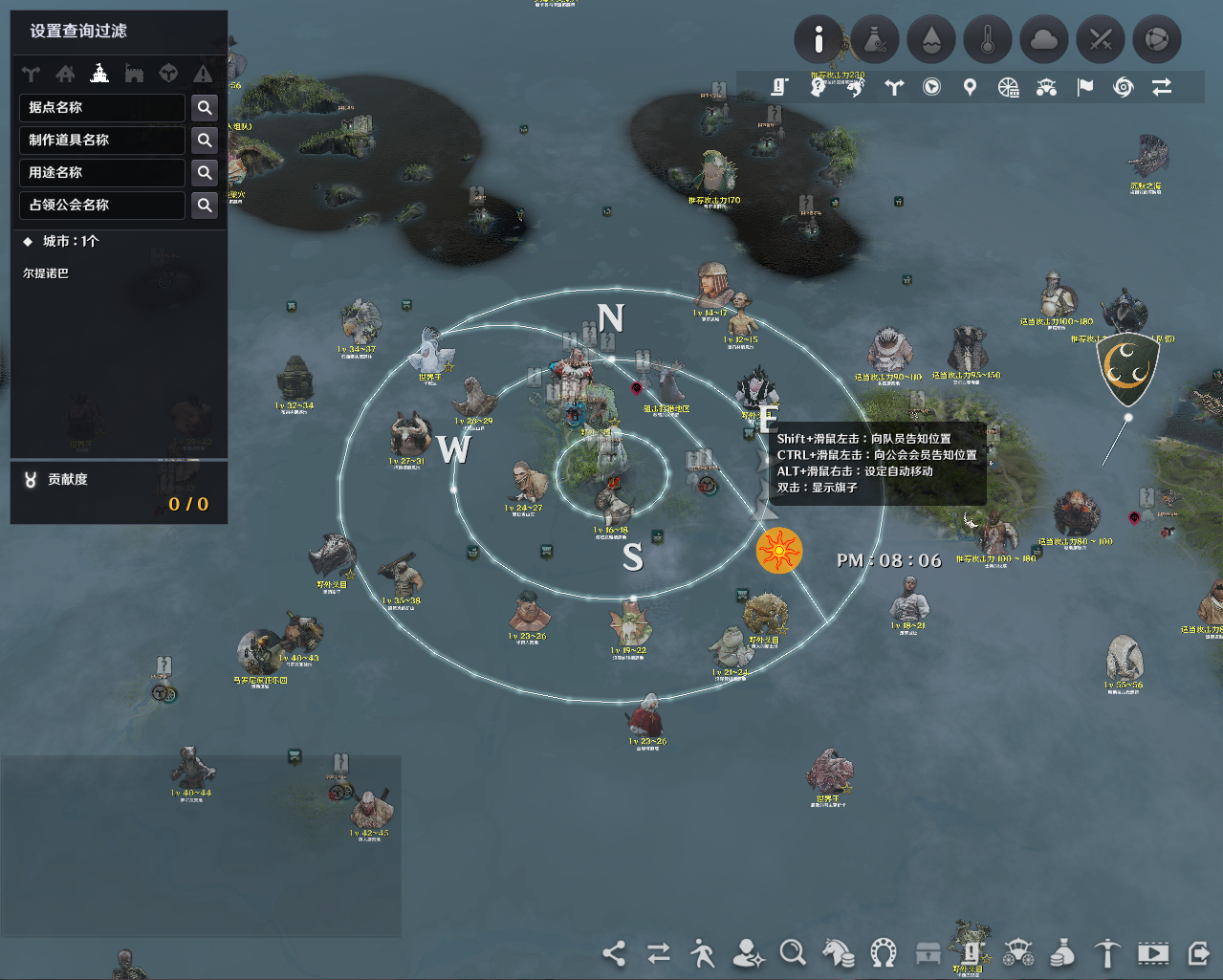Screen dimensions: 1223x980
Task: Select the warning triangle filter tab
Action: [203, 74]
